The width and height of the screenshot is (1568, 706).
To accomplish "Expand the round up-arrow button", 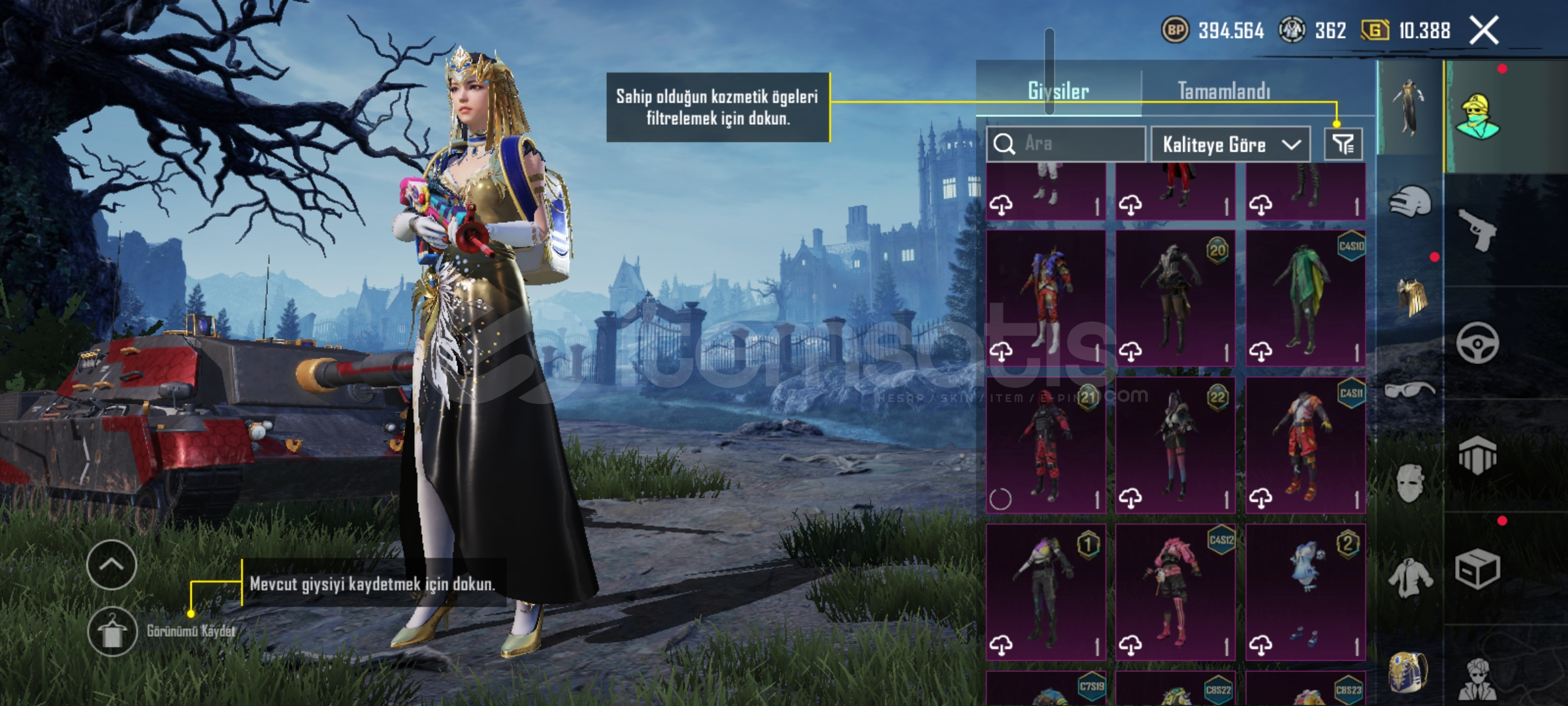I will pos(112,565).
